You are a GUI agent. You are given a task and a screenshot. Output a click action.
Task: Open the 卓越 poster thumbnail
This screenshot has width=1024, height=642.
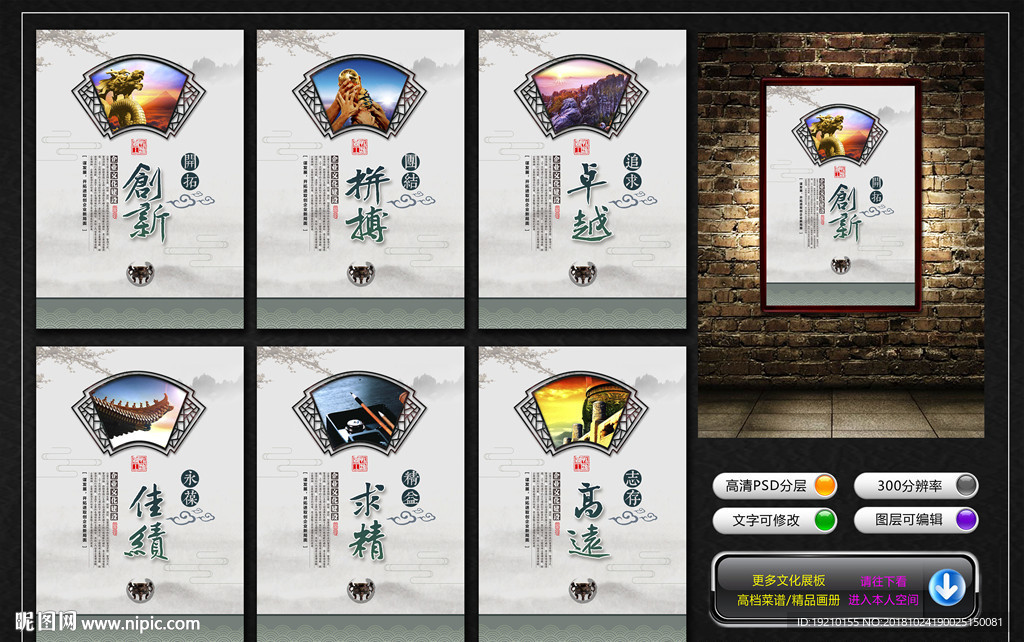tap(582, 180)
